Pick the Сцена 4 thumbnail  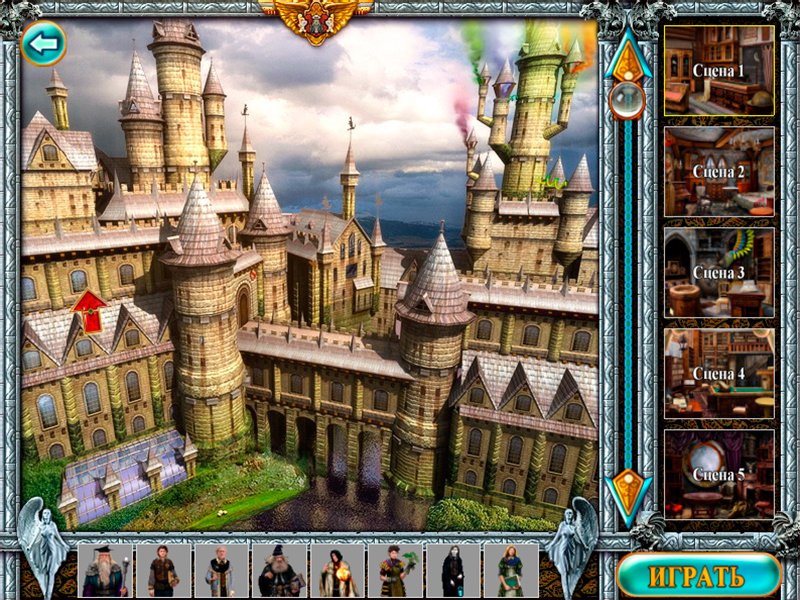[x=719, y=373]
